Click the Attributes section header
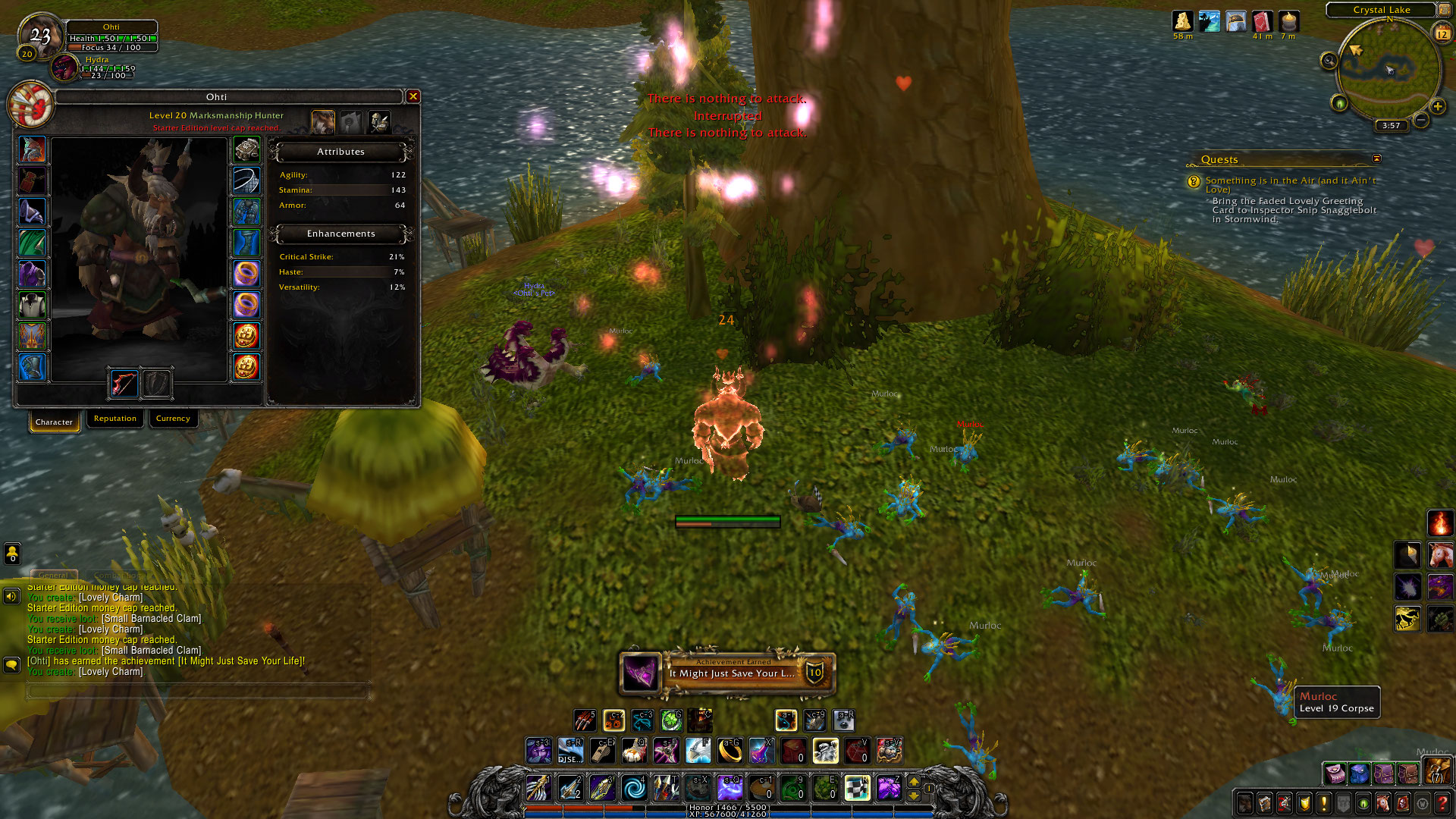The image size is (1456, 819). pyautogui.click(x=341, y=152)
